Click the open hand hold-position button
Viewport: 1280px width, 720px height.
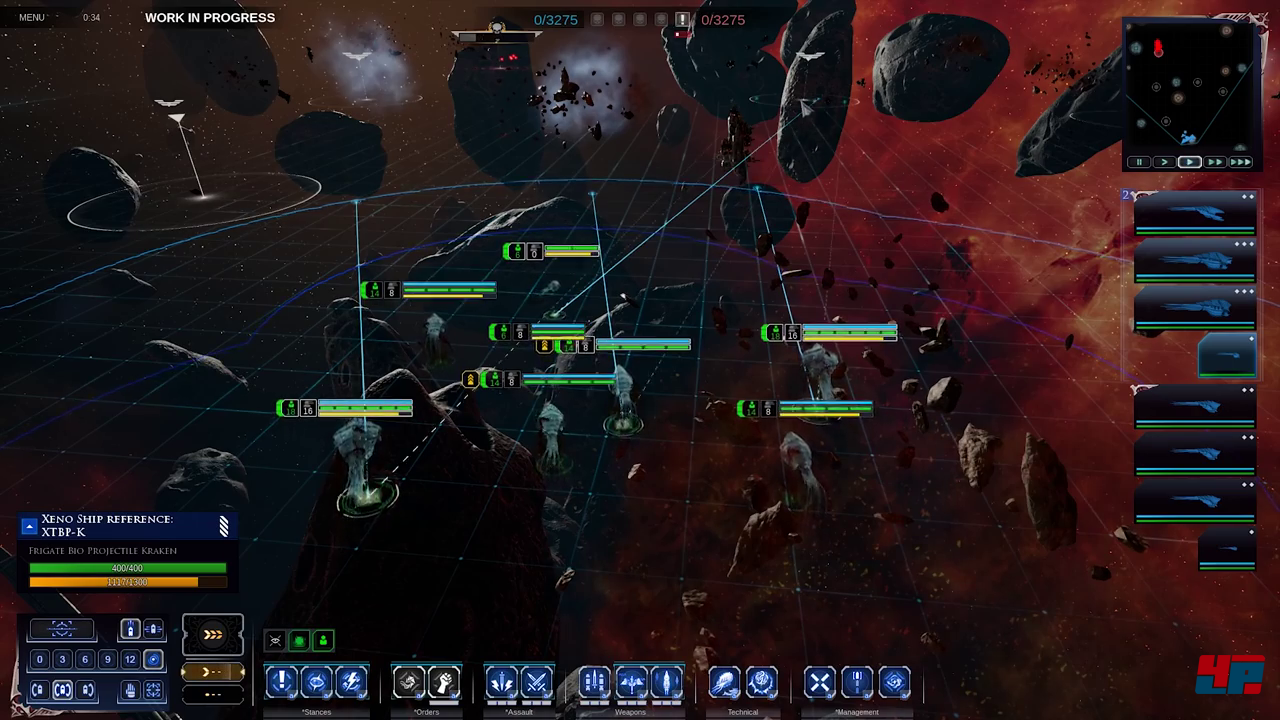(130, 689)
